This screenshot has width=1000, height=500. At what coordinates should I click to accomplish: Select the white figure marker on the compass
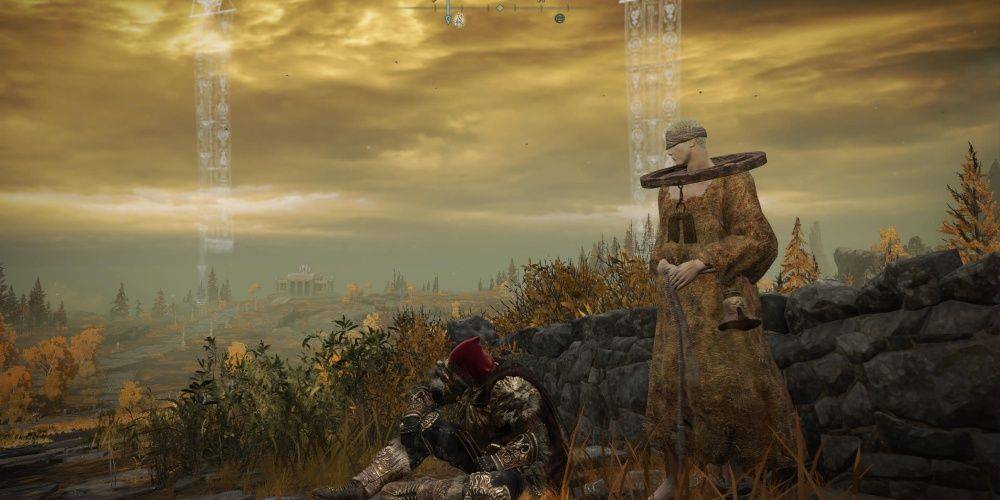coord(459,19)
